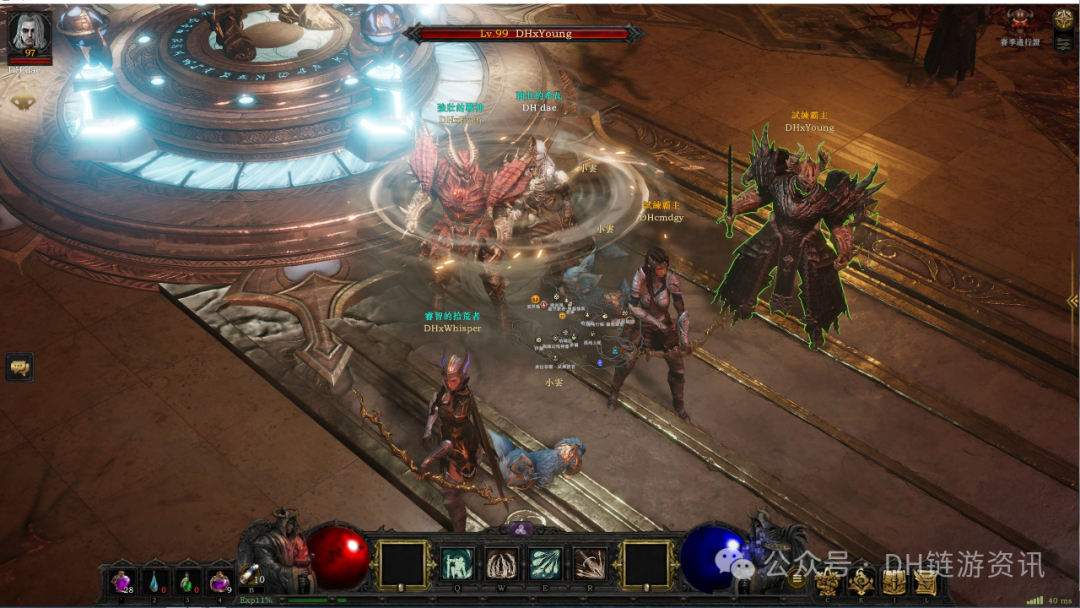Open the chat bubble button
This screenshot has height=608, width=1080.
19,367
